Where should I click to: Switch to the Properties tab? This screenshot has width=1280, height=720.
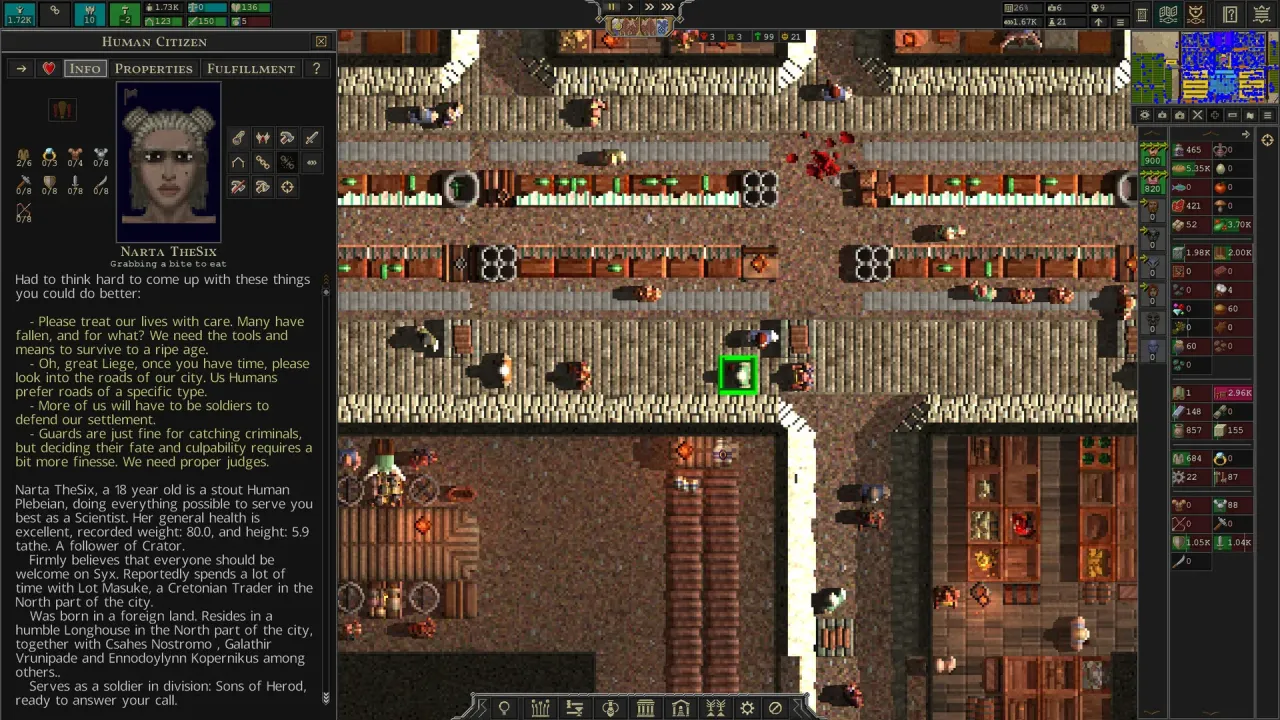tap(153, 69)
